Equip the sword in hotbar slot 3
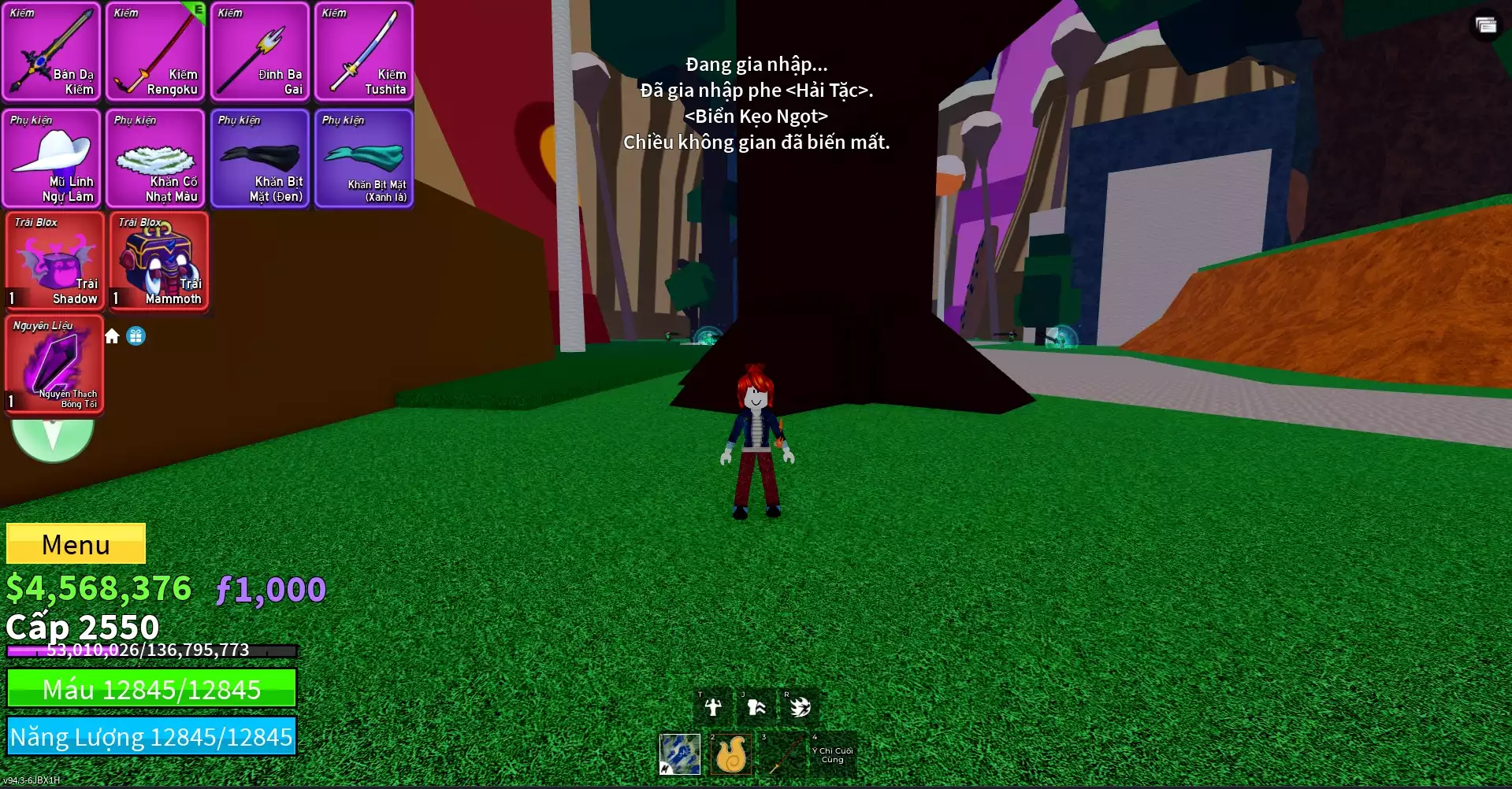1512x789 pixels. click(781, 754)
